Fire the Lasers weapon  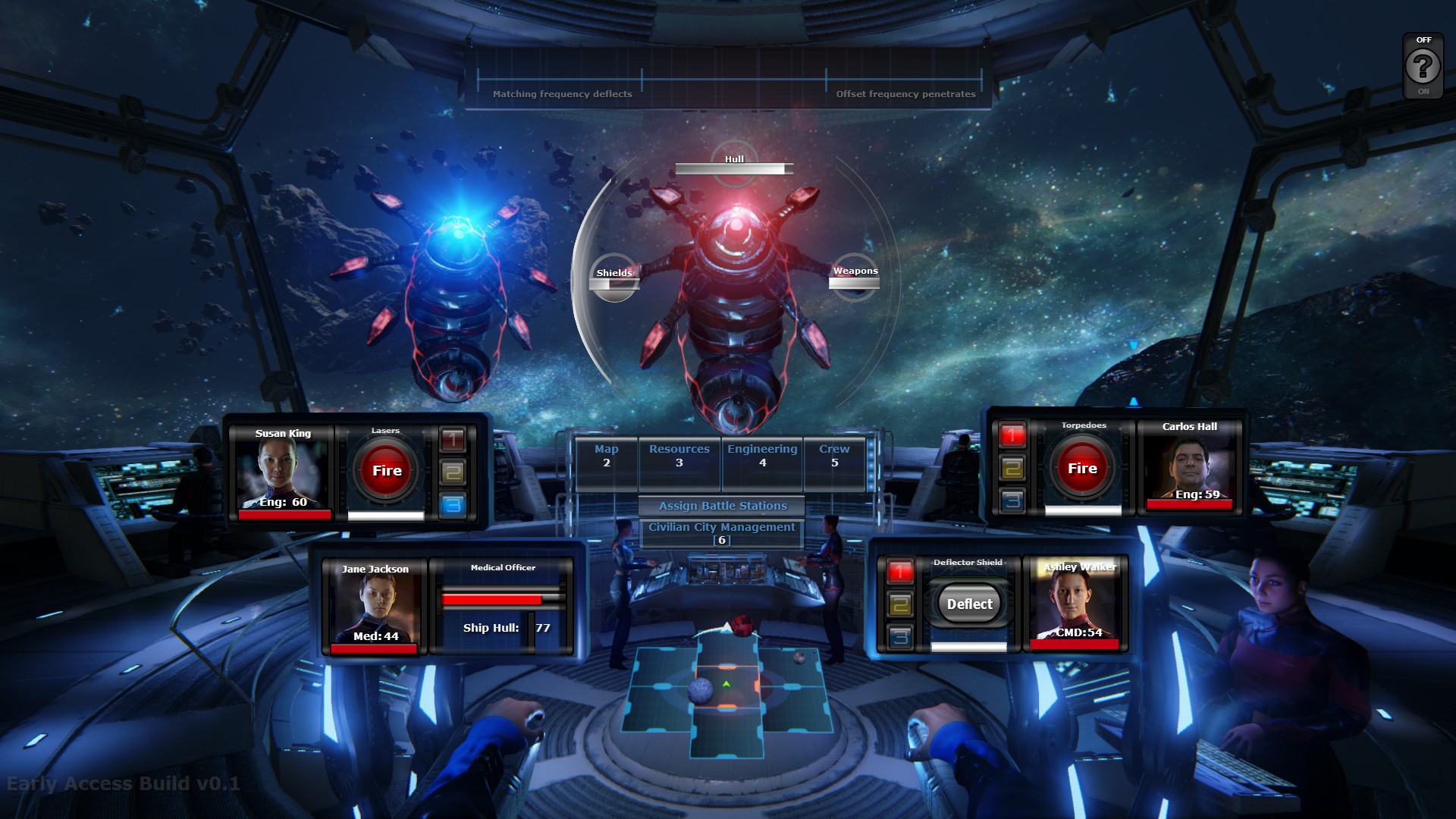[387, 471]
